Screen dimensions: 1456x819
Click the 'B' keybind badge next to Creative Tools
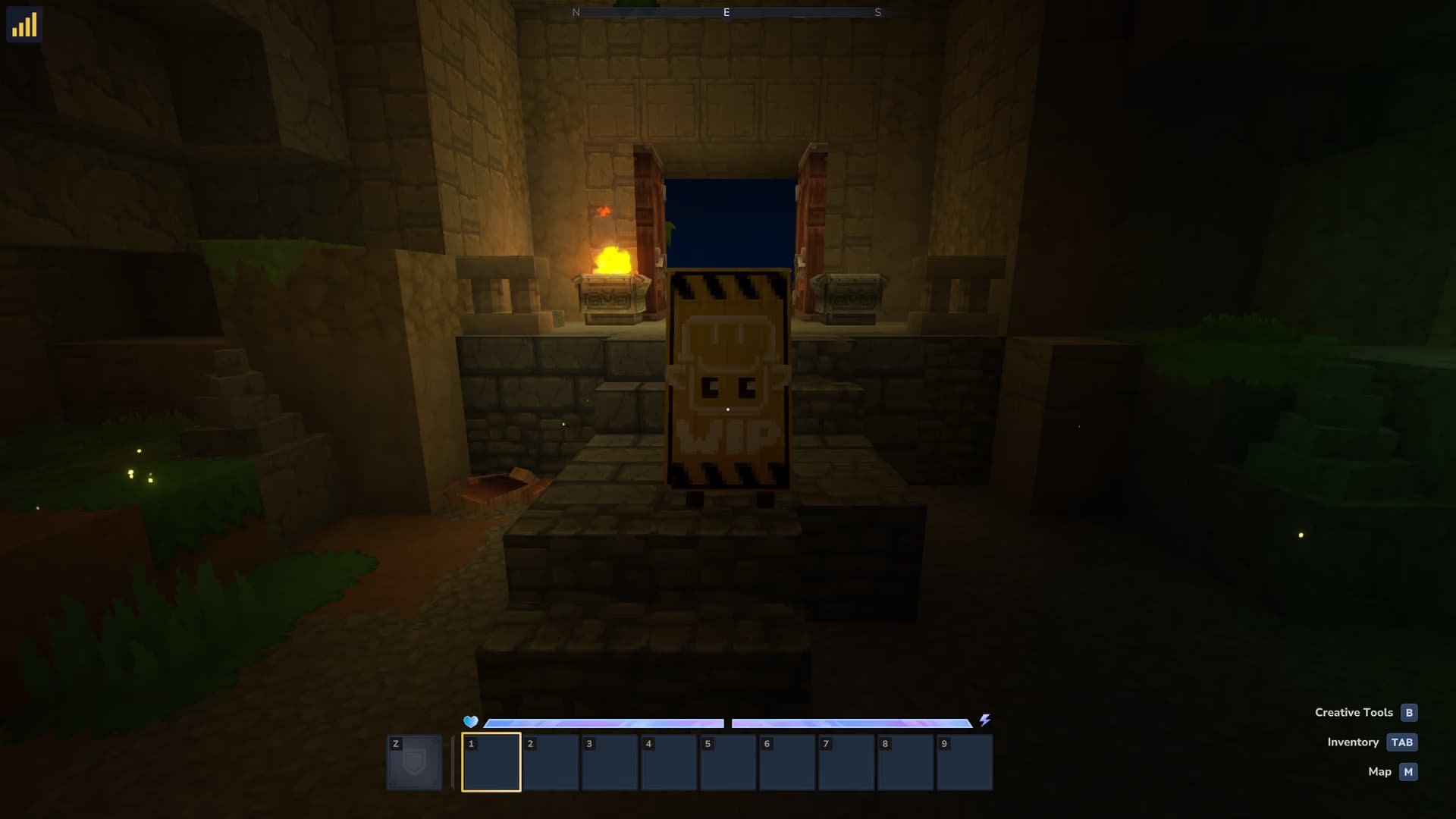coord(1409,712)
